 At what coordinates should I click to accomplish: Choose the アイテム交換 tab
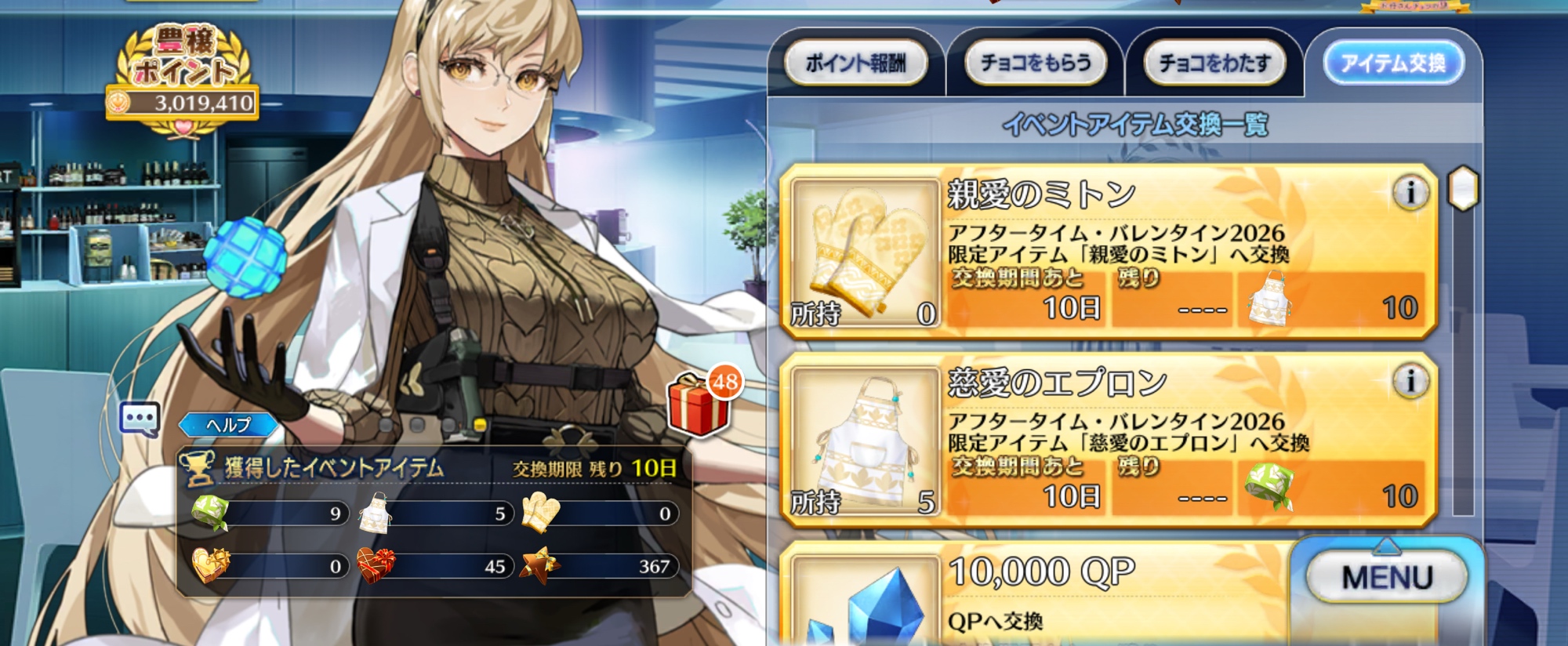tap(1393, 63)
